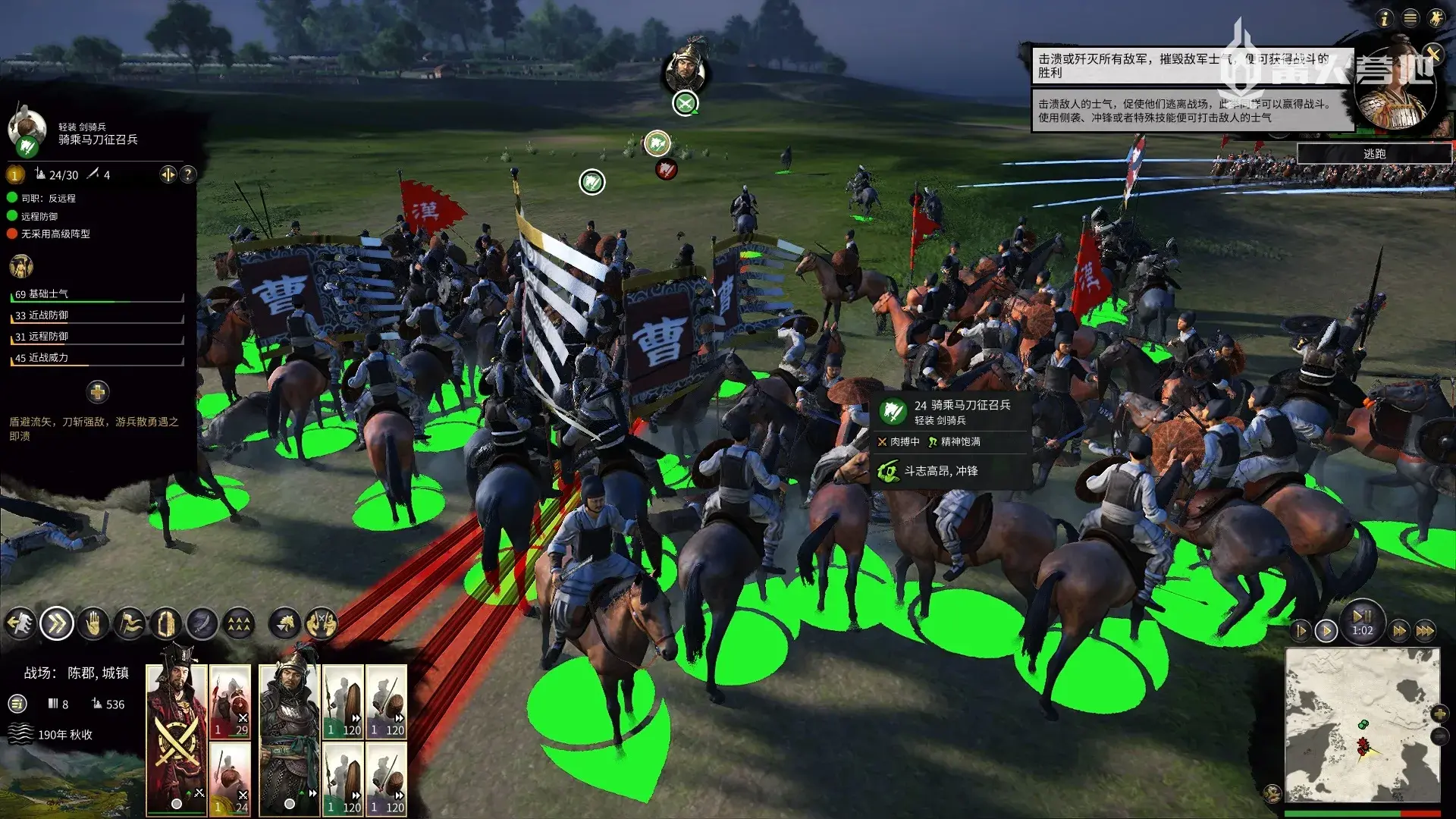Zoom in the minimap with the plus button

[1439, 714]
